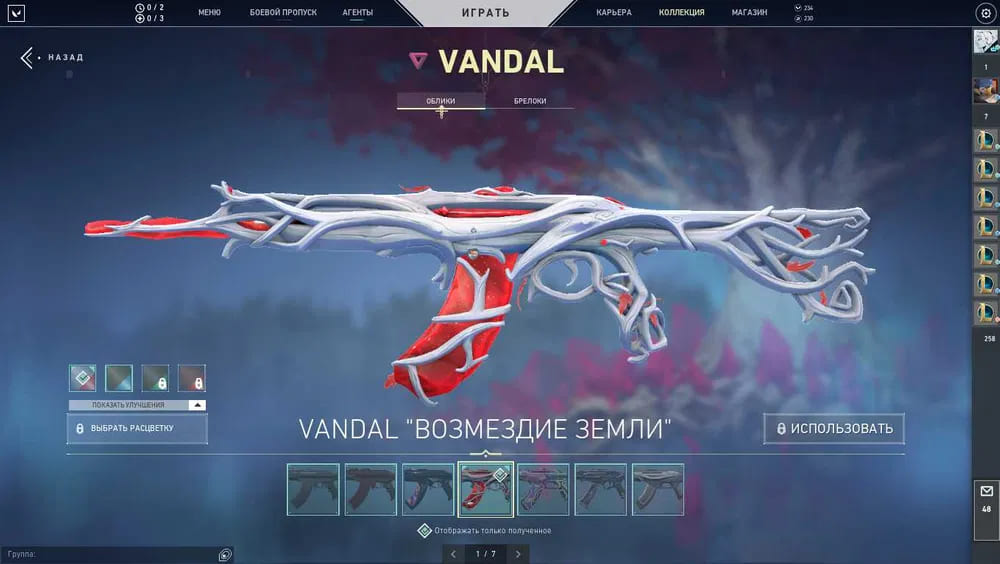Viewport: 1000px width, 564px height.
Task: Click the Valorant logo in top-left corner
Action: [15, 13]
